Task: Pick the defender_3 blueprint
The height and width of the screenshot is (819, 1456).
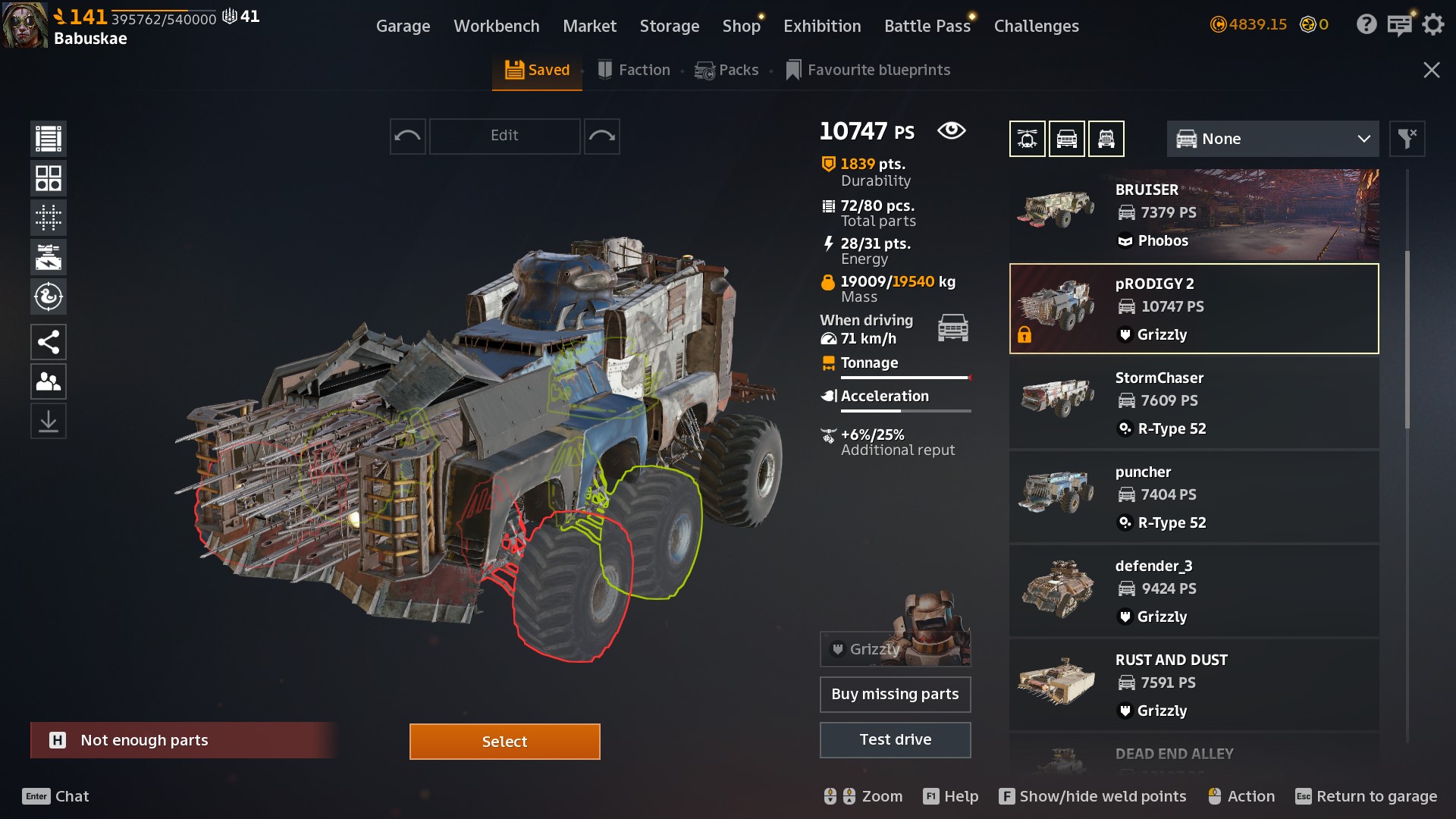Action: click(x=1194, y=591)
